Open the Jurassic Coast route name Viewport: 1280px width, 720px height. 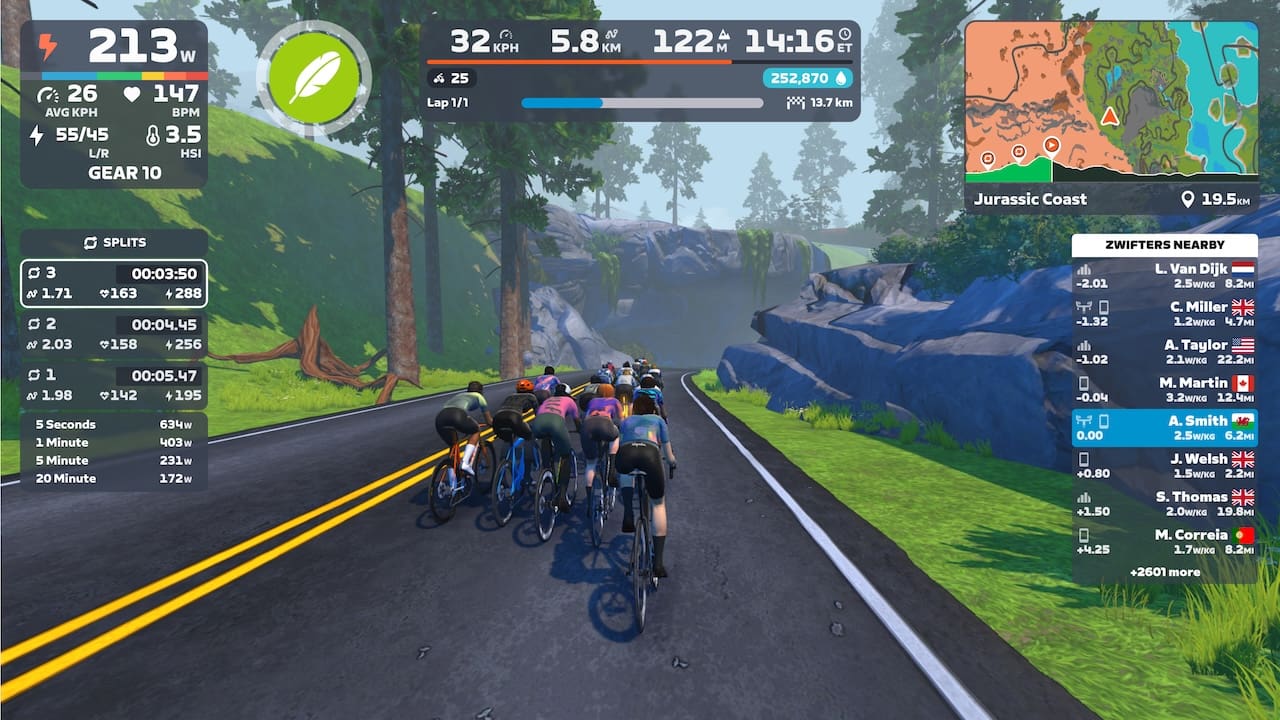click(x=1031, y=199)
